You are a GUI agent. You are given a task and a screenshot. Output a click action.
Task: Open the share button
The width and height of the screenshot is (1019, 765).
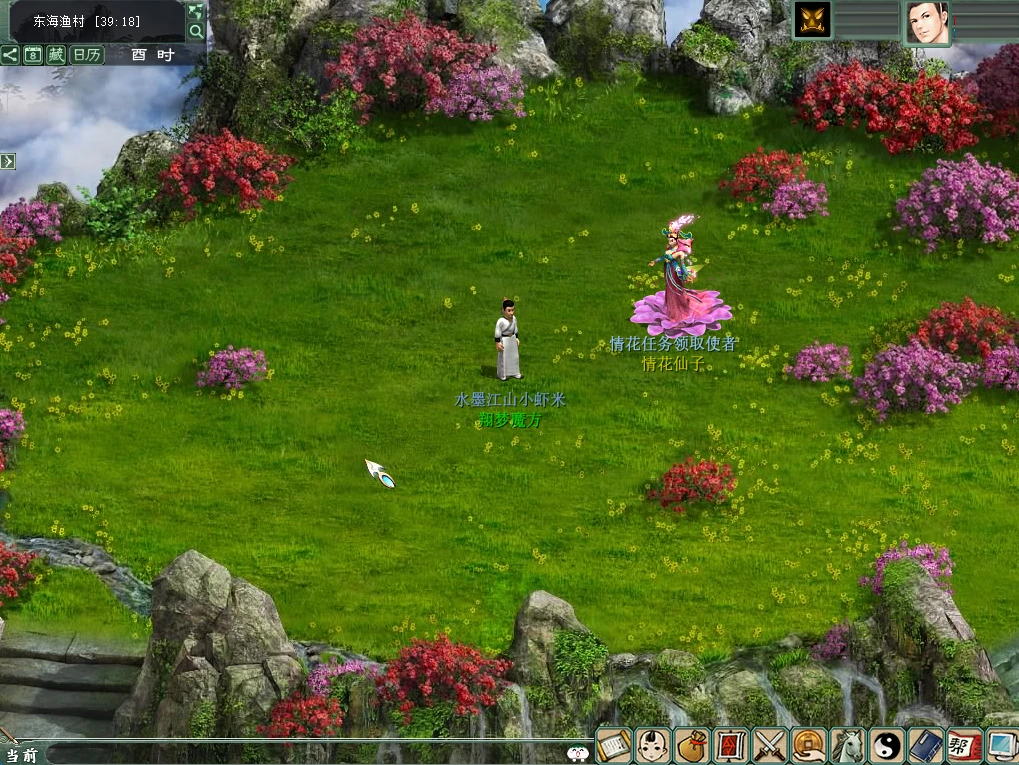[x=10, y=55]
